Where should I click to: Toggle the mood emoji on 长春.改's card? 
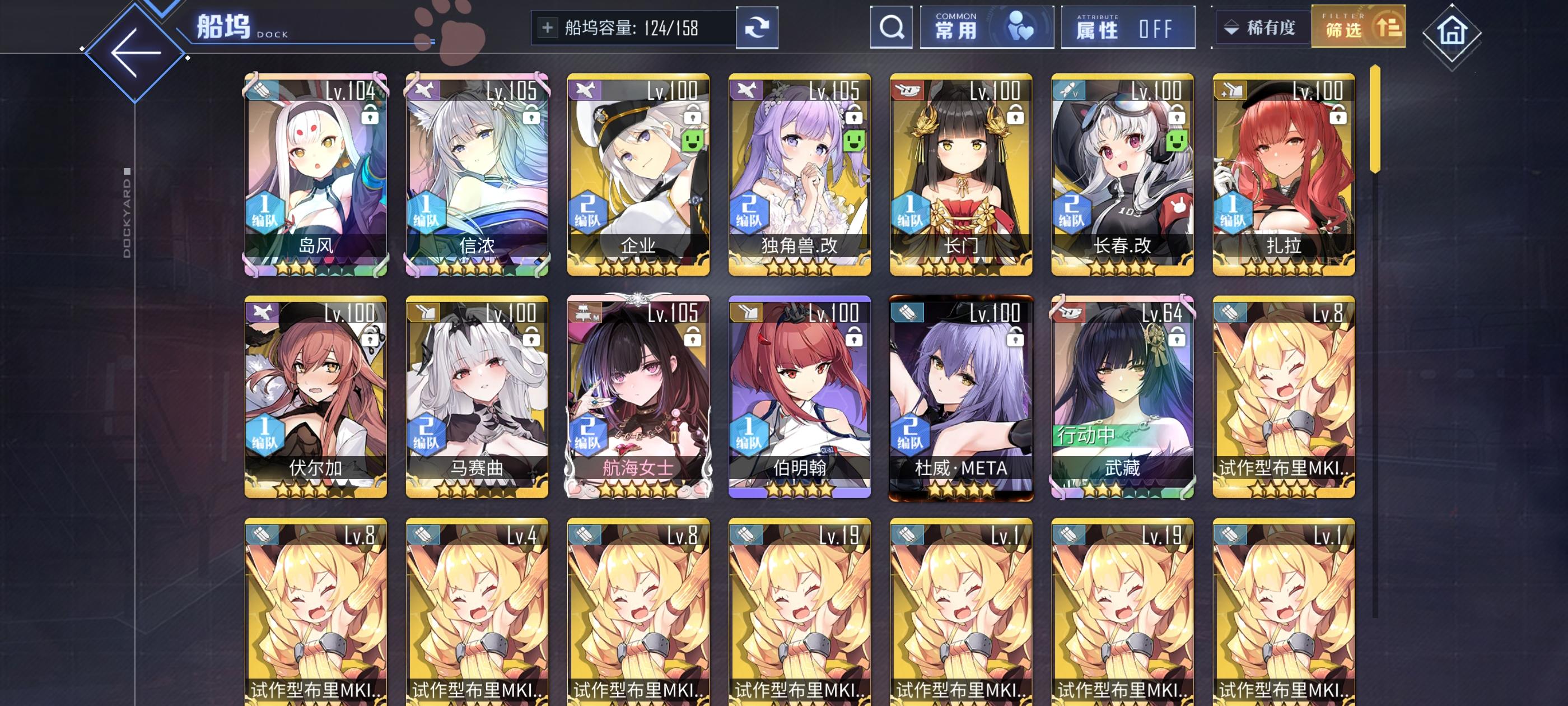(1177, 140)
